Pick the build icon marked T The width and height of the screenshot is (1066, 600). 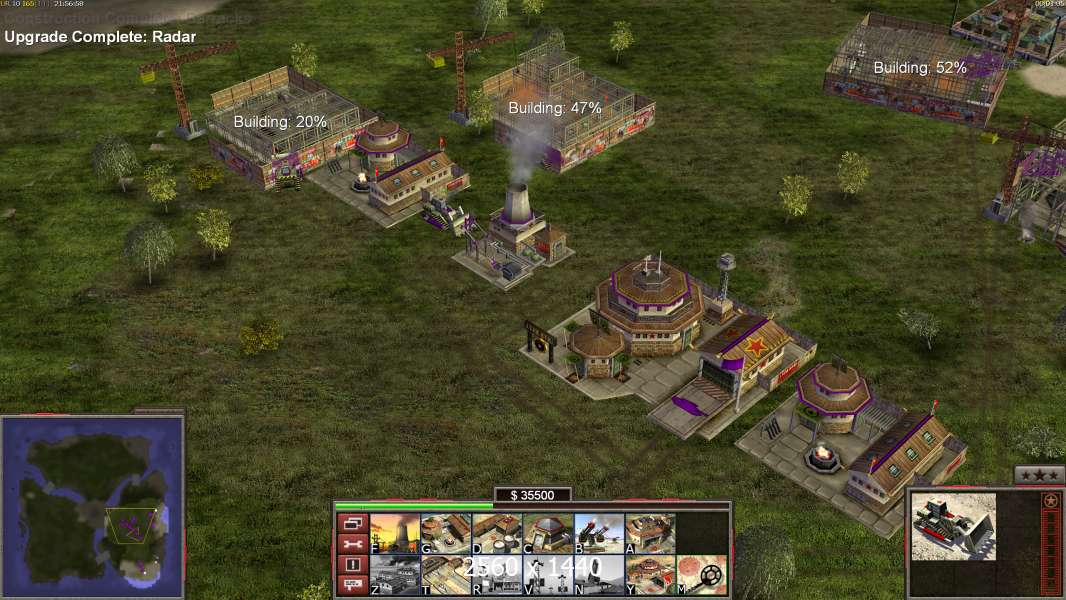[446, 575]
